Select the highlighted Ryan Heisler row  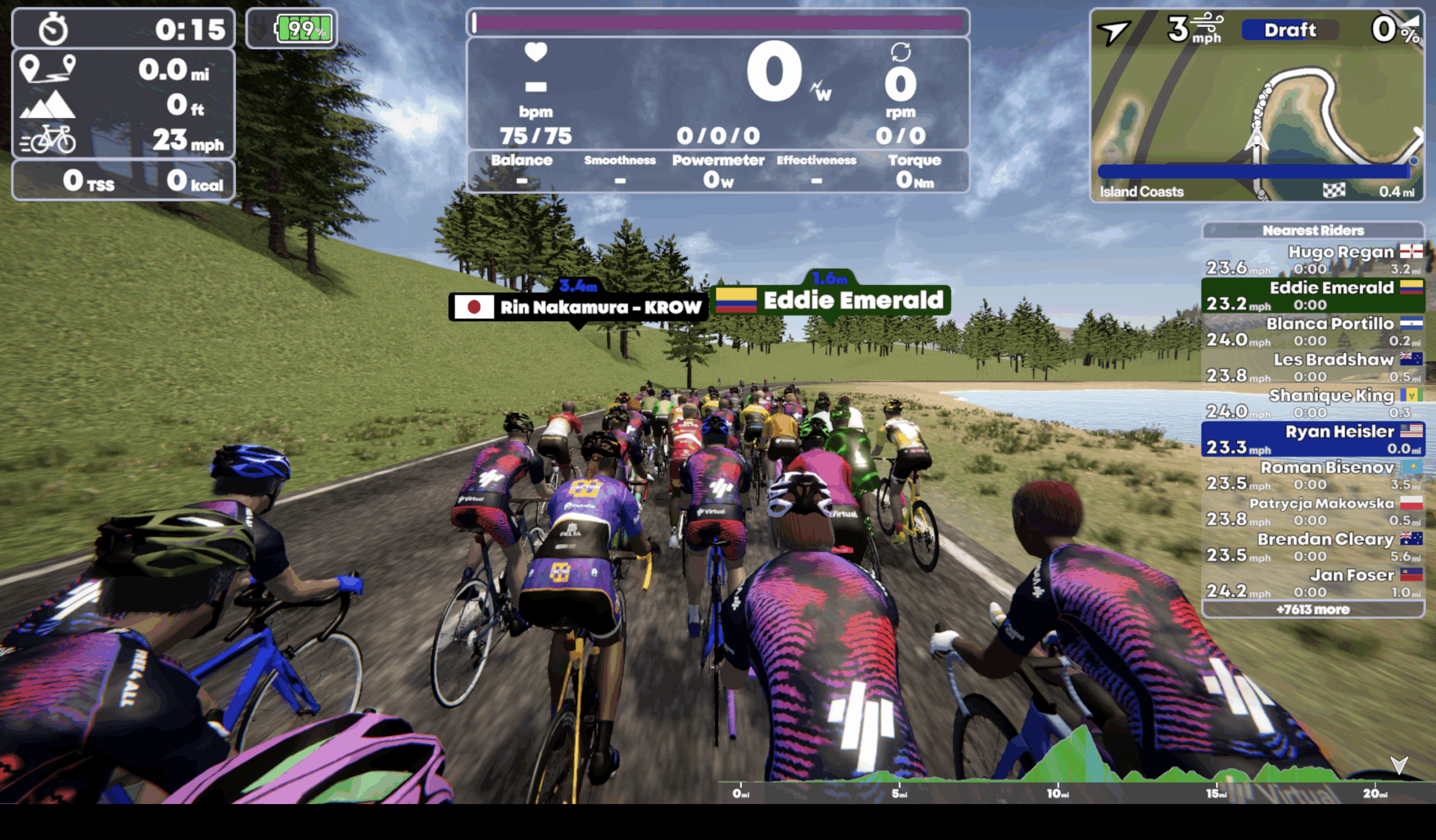pos(1313,439)
